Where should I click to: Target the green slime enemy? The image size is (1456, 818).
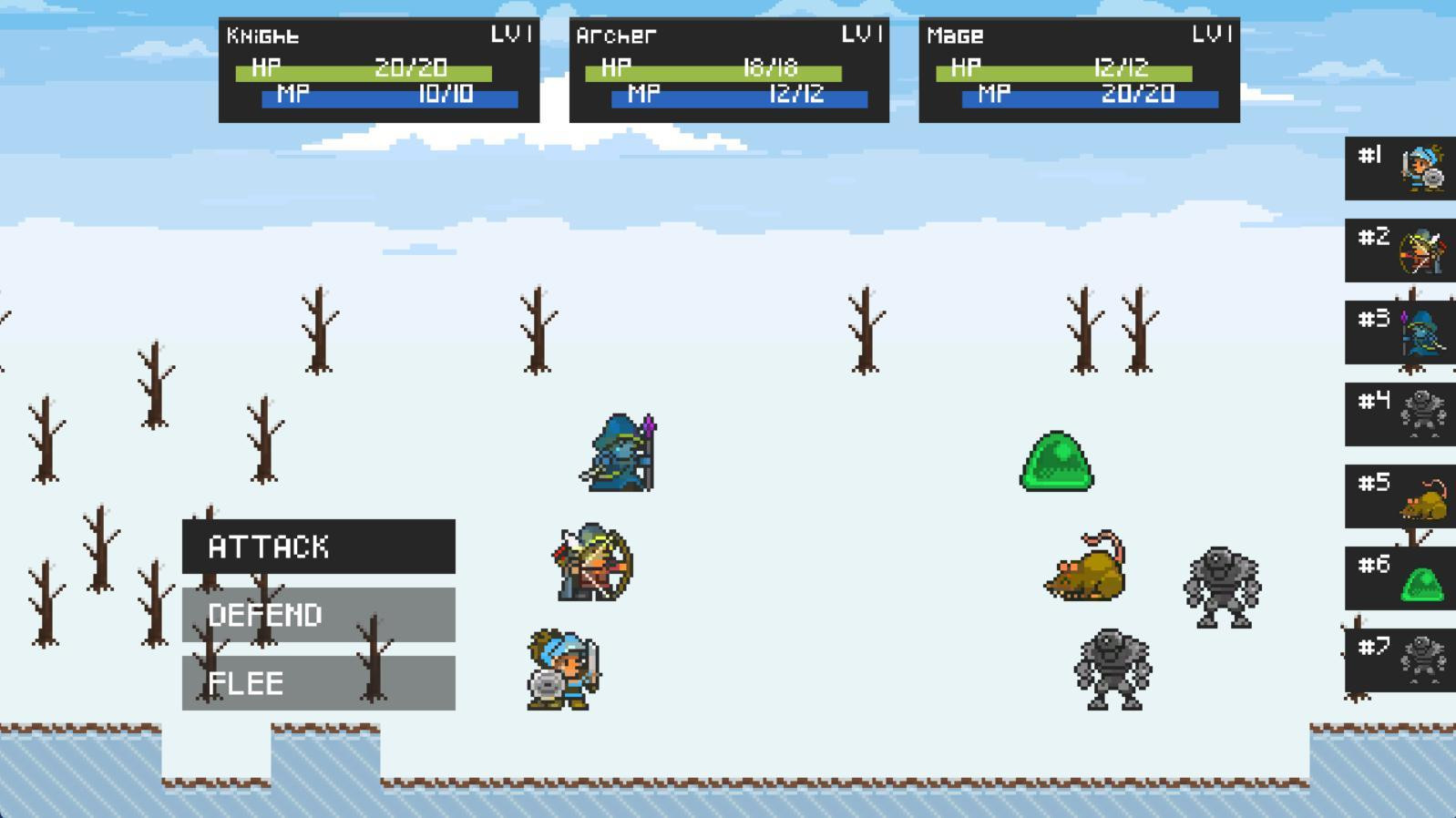pyautogui.click(x=1055, y=465)
